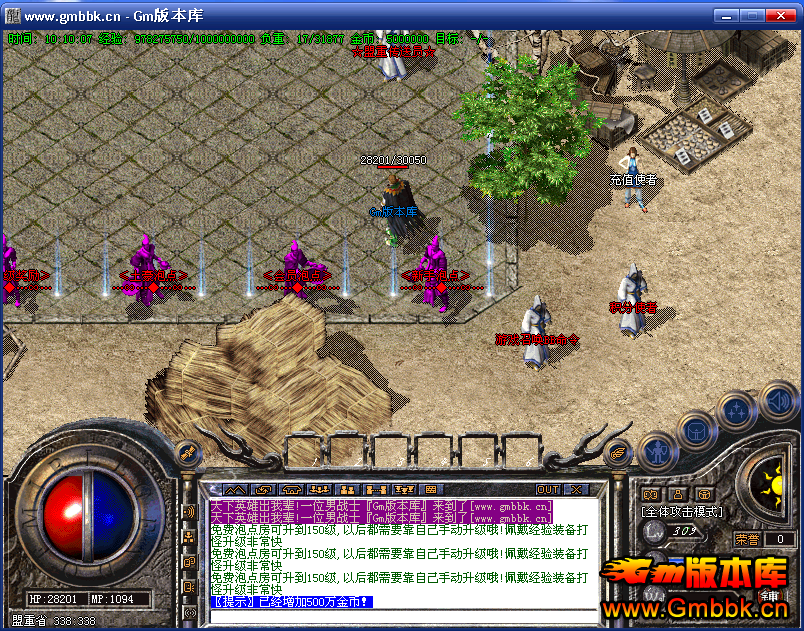Click the X button beside OUT
804x631 pixels.
576,489
